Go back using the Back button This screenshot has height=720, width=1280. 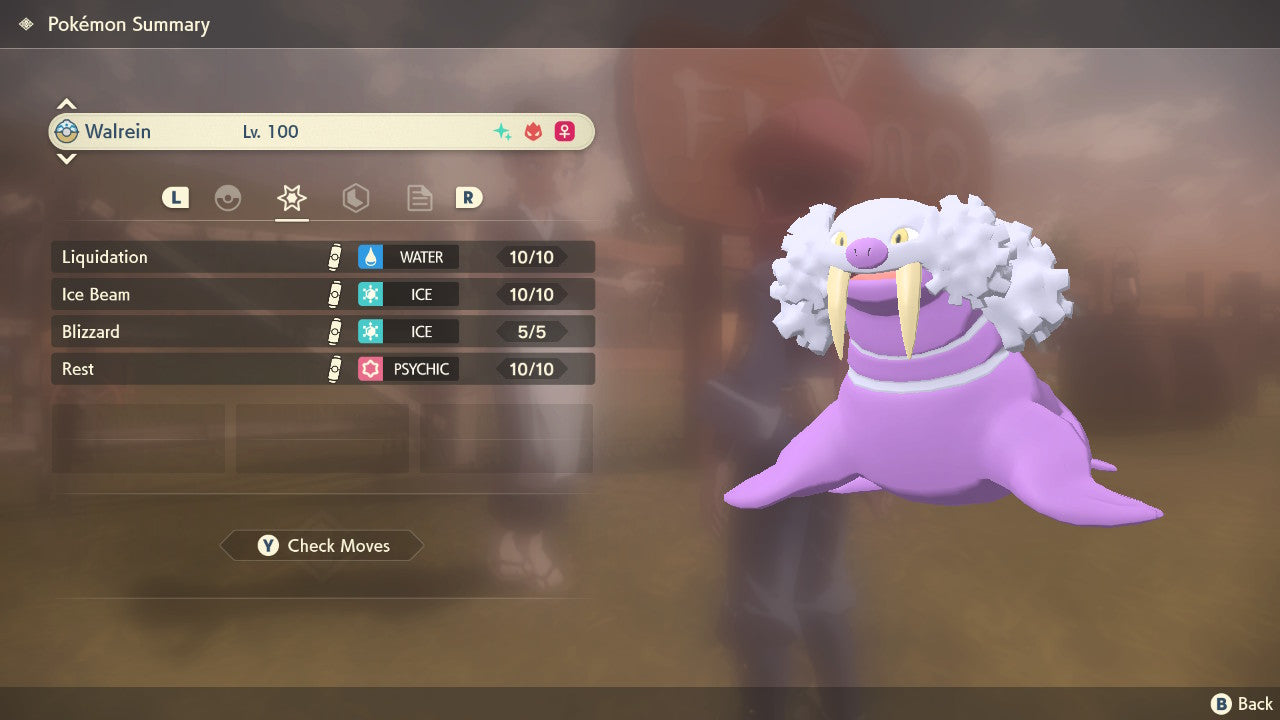tap(1242, 704)
